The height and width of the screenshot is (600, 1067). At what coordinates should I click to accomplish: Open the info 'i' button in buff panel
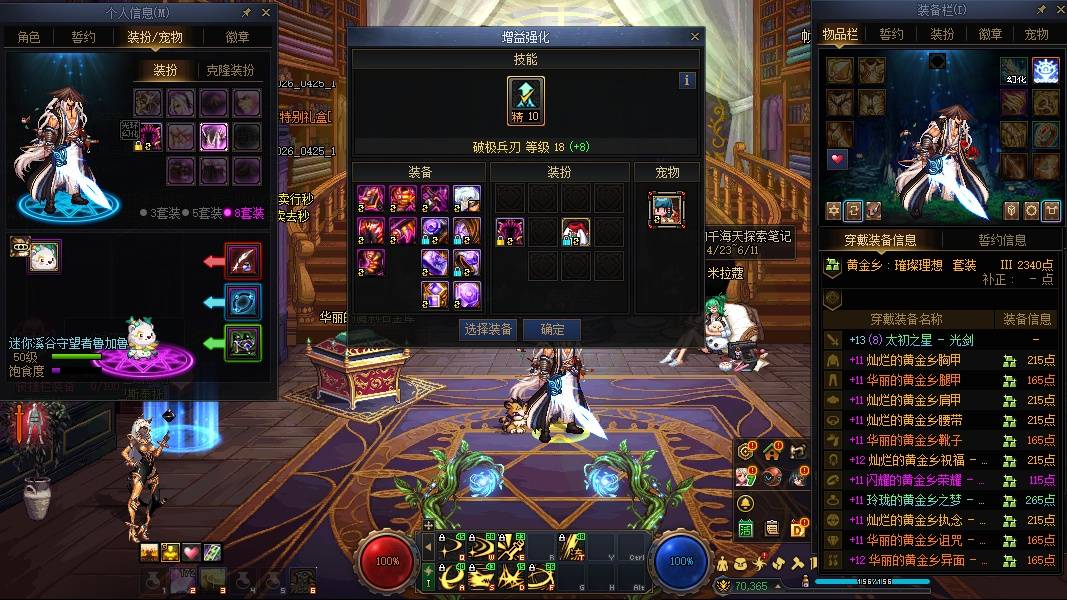point(686,80)
